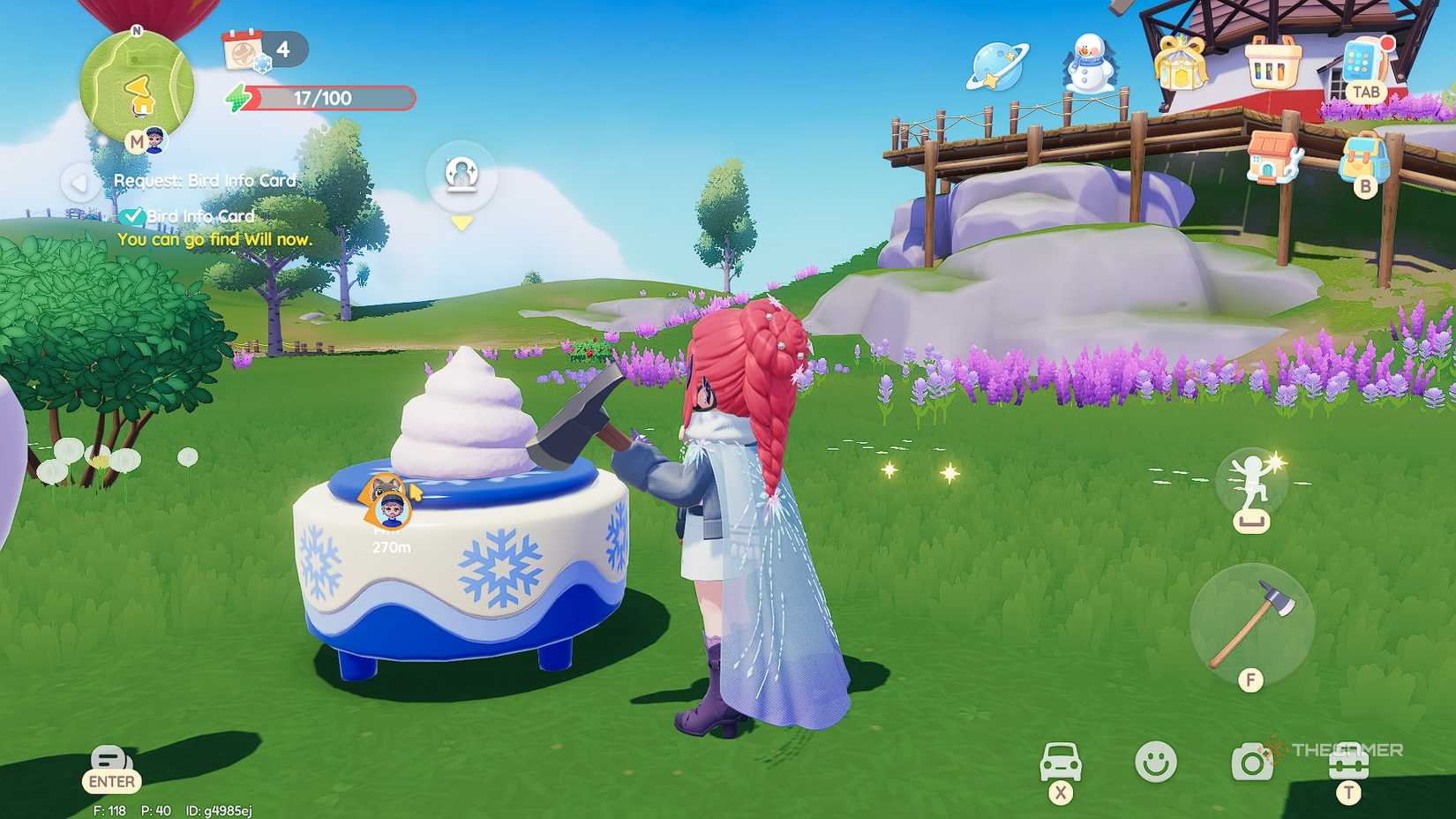The width and height of the screenshot is (1456, 819).
Task: Open the planet world travel icon
Action: (998, 66)
